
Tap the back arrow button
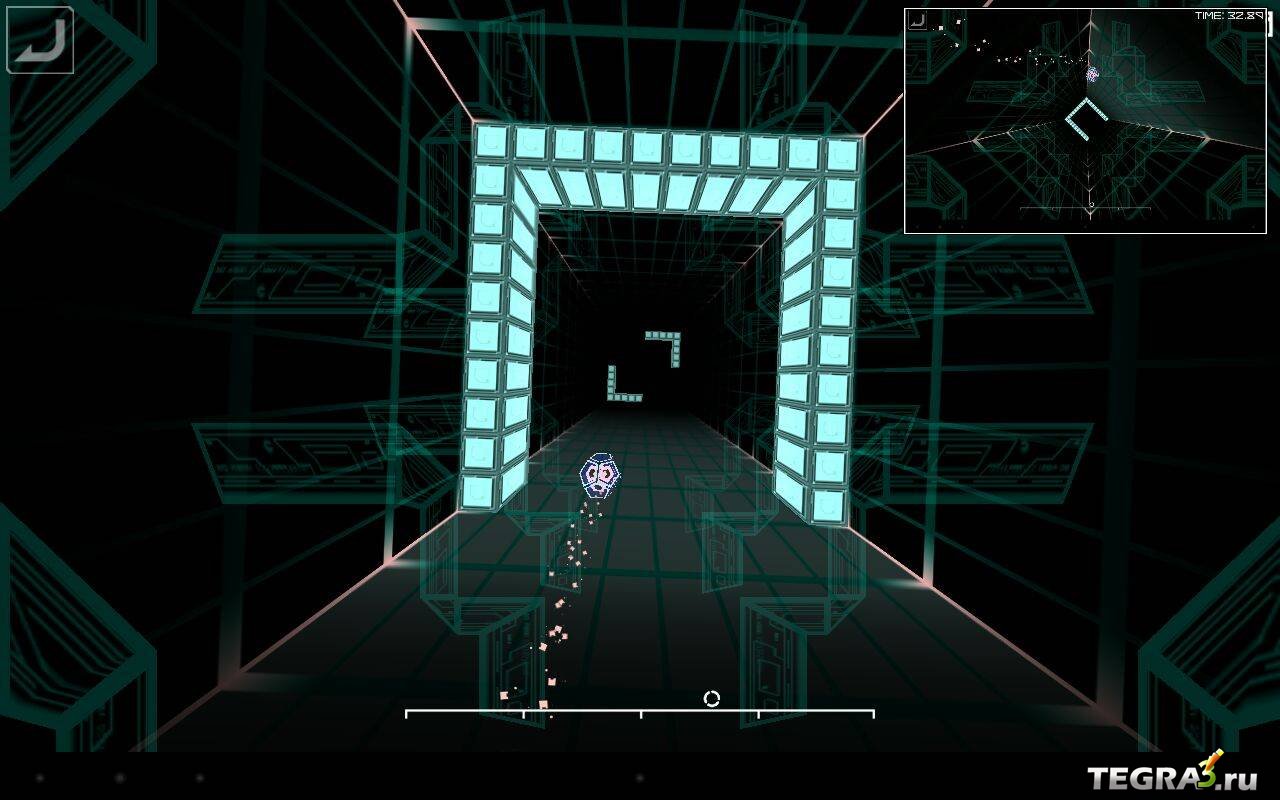pyautogui.click(x=40, y=40)
